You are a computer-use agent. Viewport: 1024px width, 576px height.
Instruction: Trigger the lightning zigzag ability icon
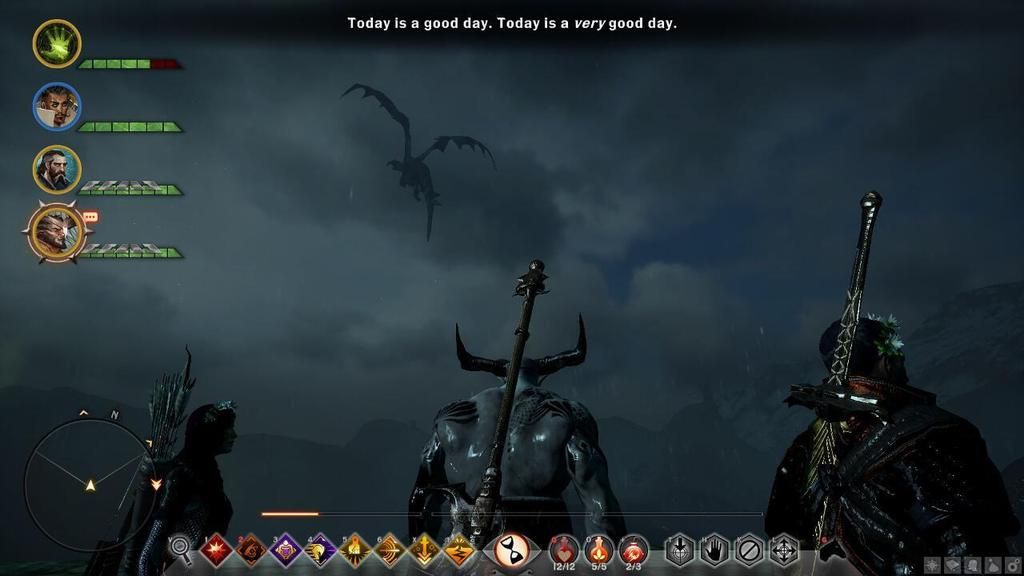[x=459, y=550]
